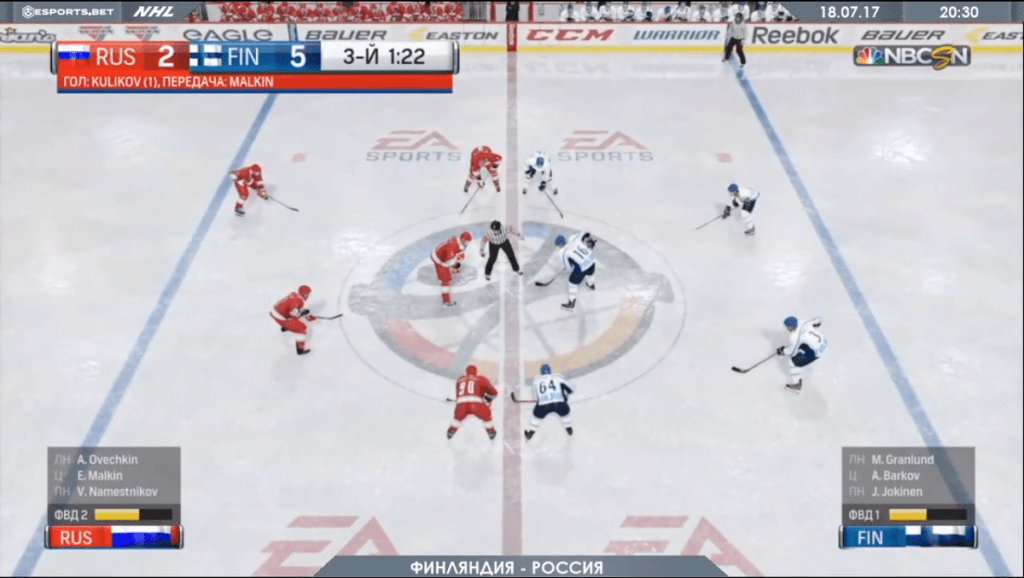Select J. Jokinen in the Finland line panel
1024x578 pixels.
897,492
